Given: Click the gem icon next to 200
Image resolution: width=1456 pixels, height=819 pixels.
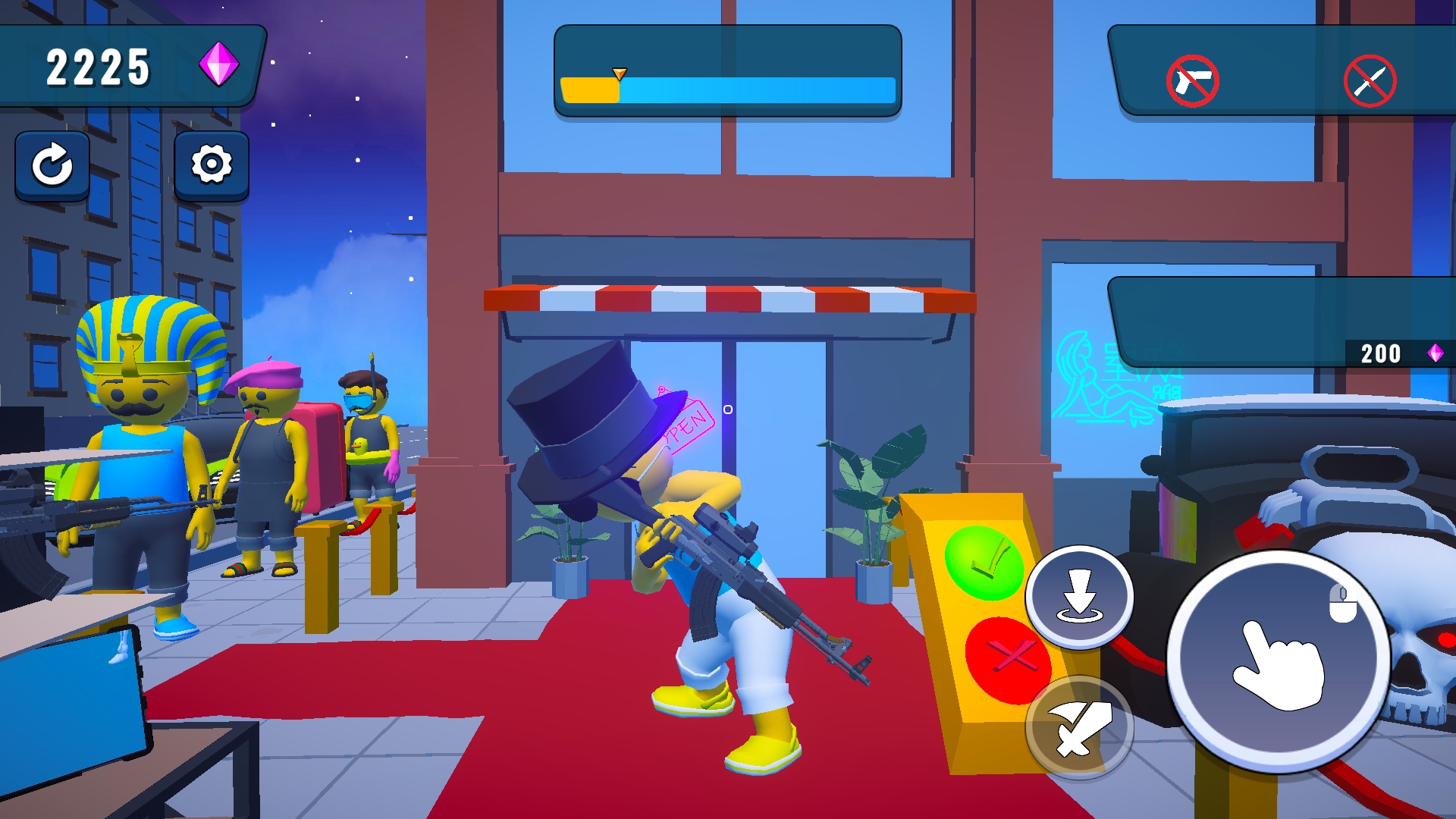Looking at the screenshot, I should [x=1436, y=353].
